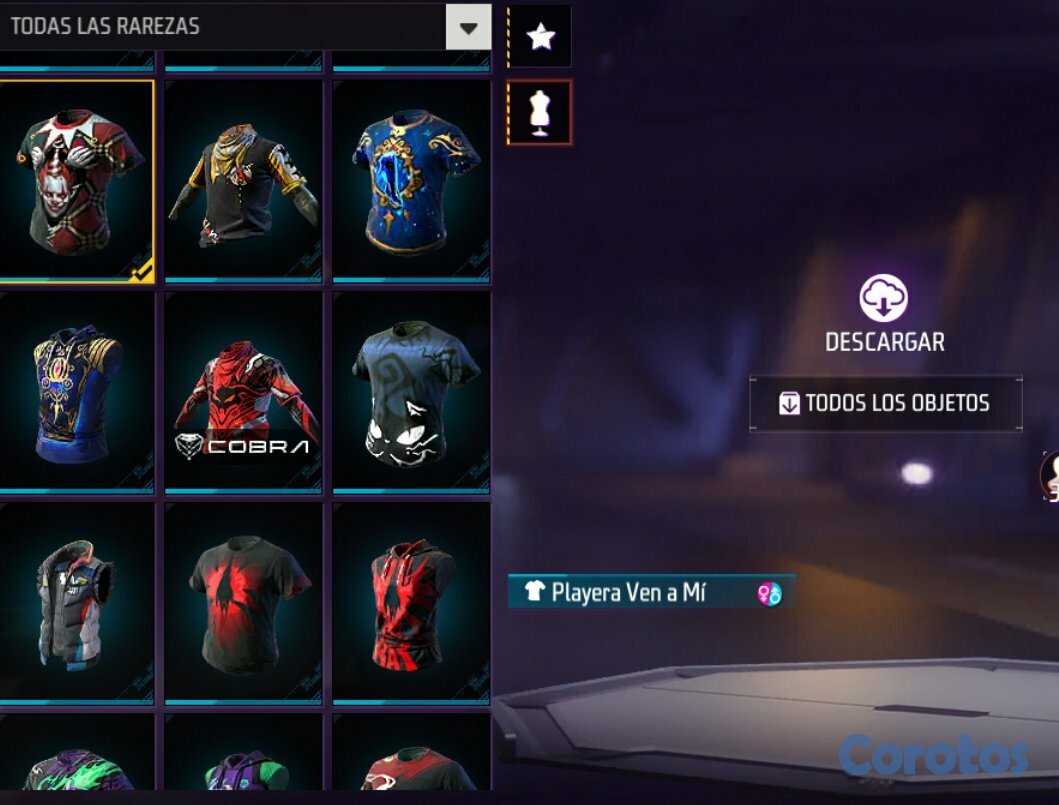
Task: Download Todos Los Objetos
Action: [x=886, y=403]
